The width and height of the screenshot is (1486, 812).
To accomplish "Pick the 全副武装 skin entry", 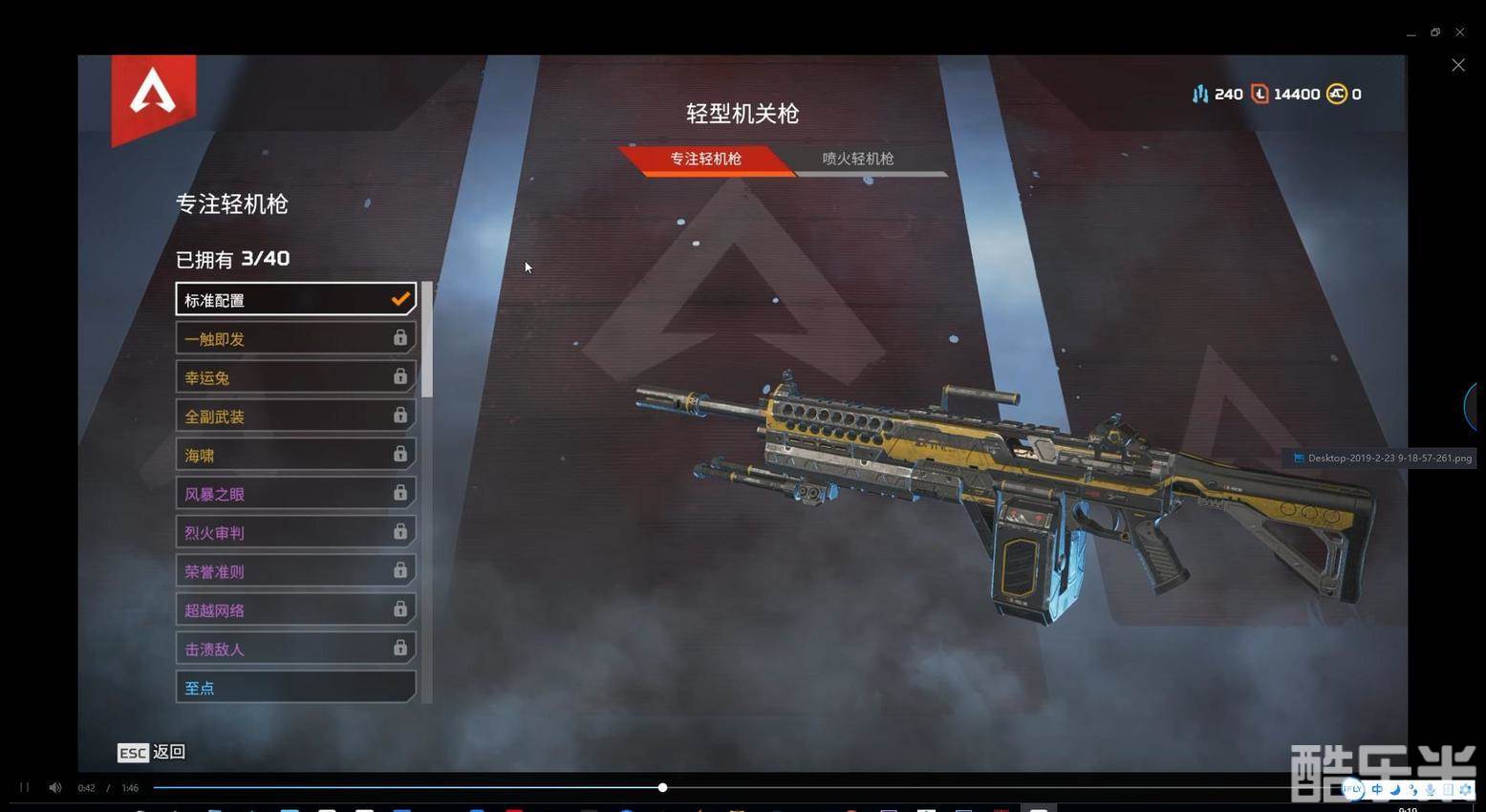I will tap(295, 417).
